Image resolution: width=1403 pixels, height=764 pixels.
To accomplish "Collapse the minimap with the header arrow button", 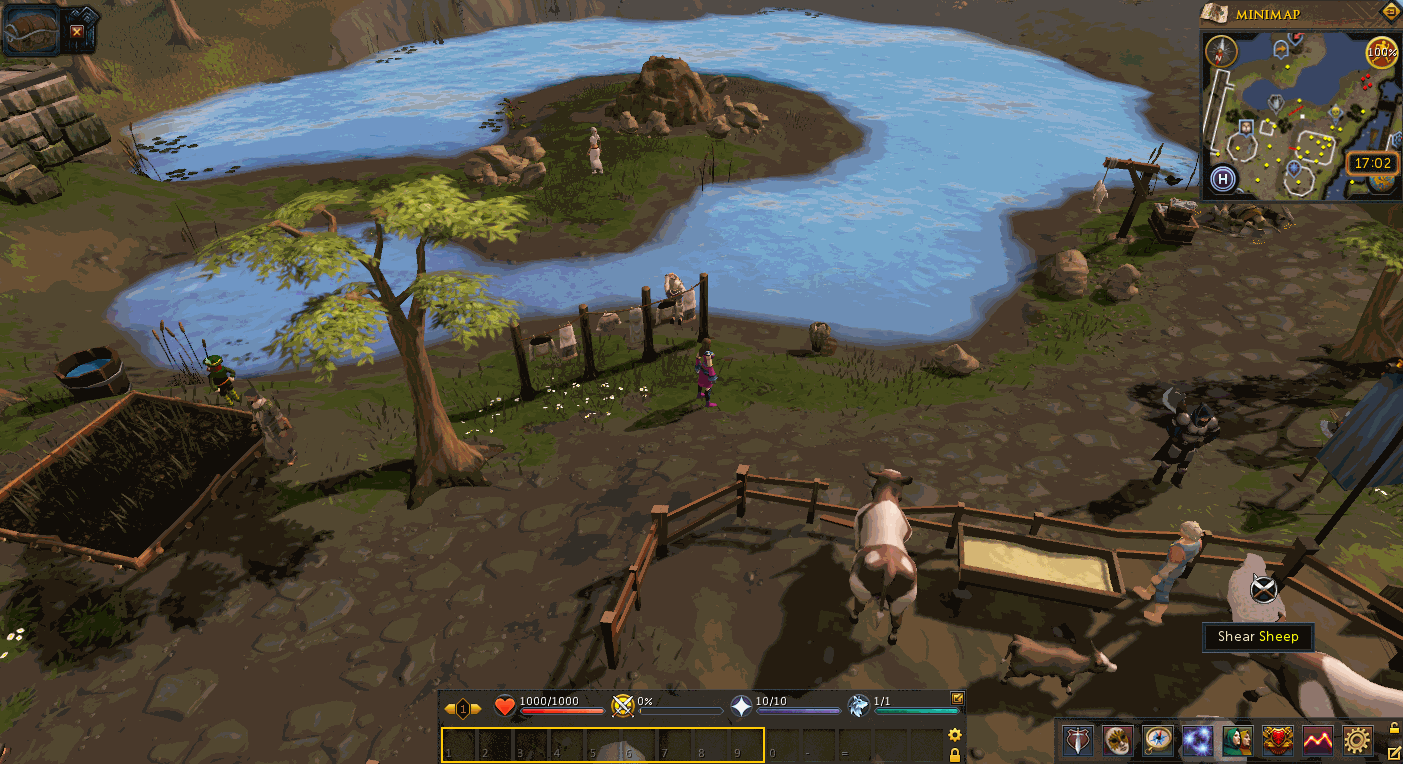I will point(1390,12).
